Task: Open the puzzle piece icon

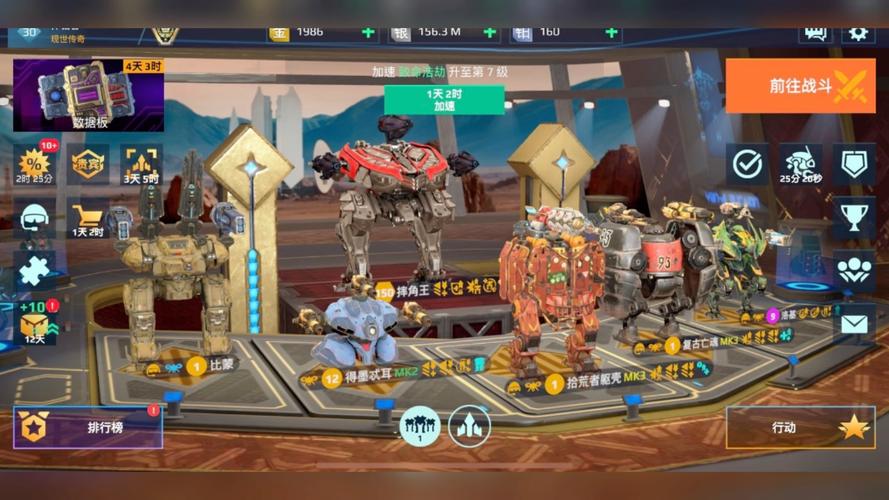Action: point(35,270)
